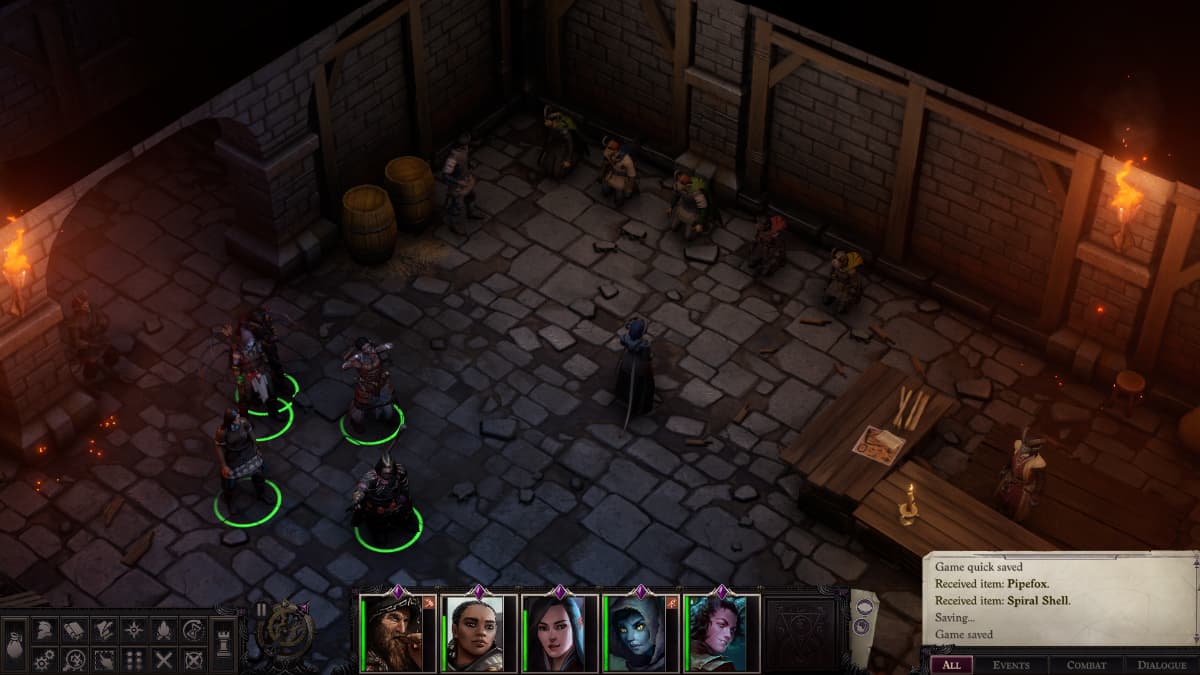The width and height of the screenshot is (1200, 675).
Task: Select the horned tiefling portrait
Action: point(718,633)
